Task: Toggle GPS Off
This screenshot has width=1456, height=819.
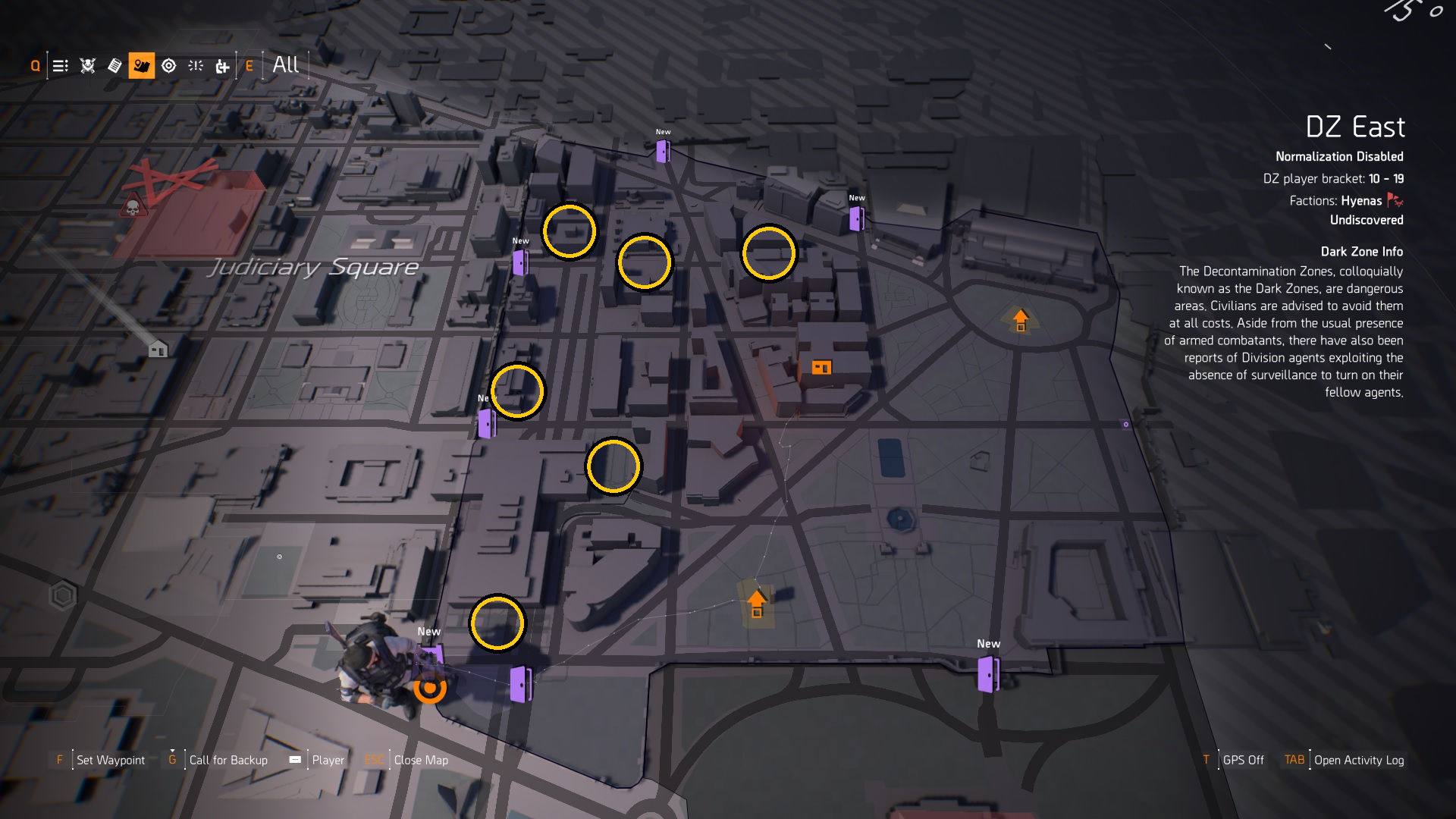Action: (x=1244, y=759)
